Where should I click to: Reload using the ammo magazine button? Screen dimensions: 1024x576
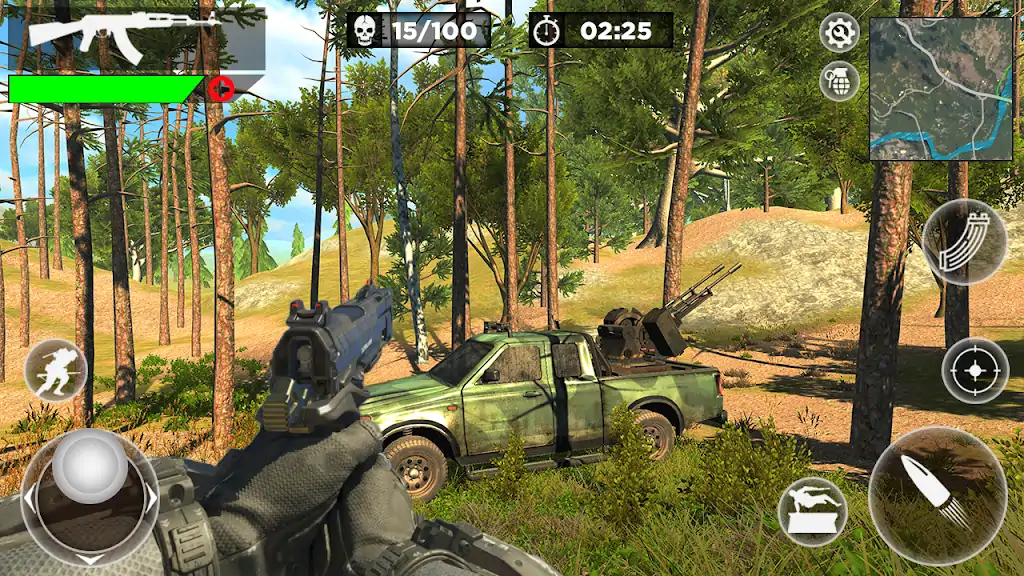[x=964, y=242]
